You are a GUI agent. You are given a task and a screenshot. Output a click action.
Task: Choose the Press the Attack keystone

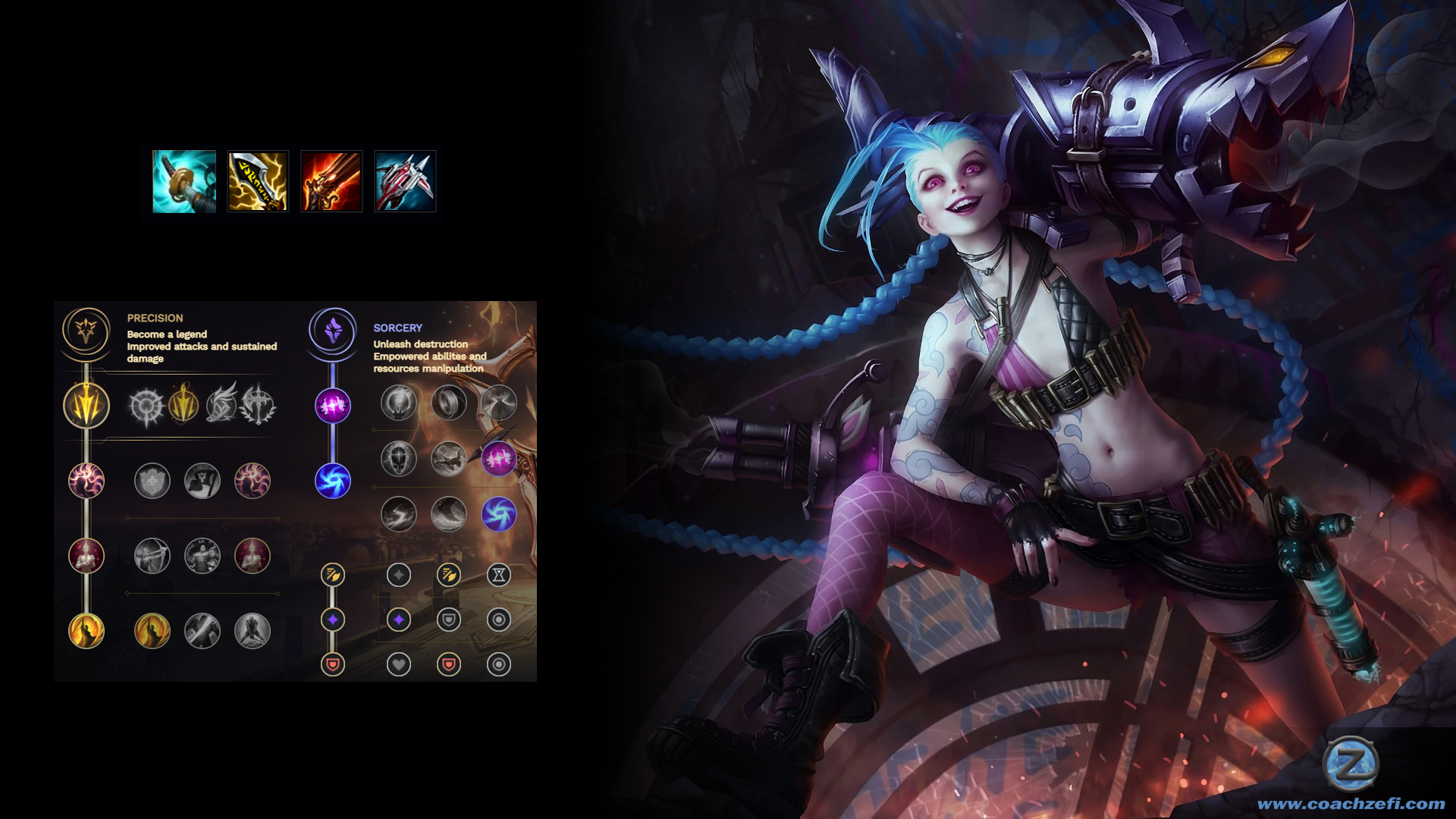tap(146, 406)
